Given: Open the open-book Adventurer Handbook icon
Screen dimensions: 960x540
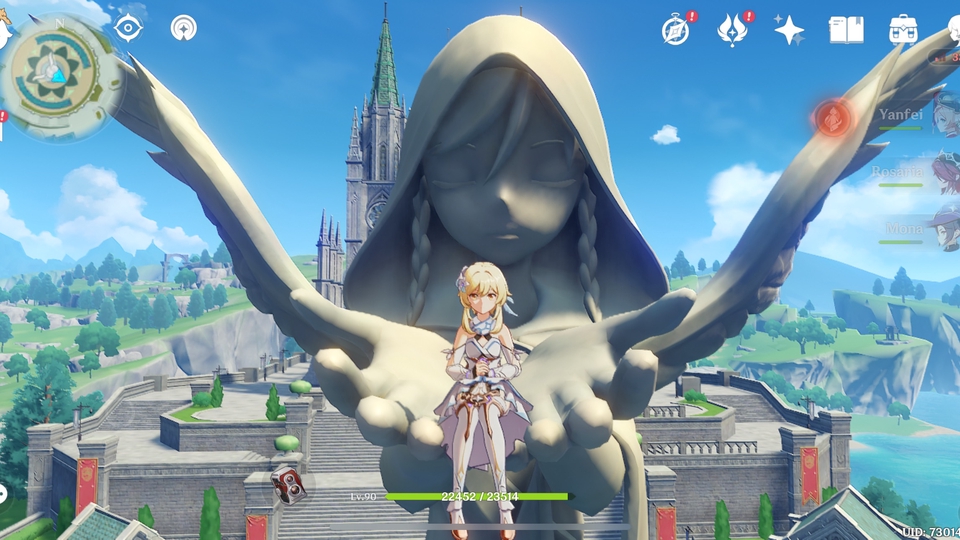Looking at the screenshot, I should coord(846,30).
